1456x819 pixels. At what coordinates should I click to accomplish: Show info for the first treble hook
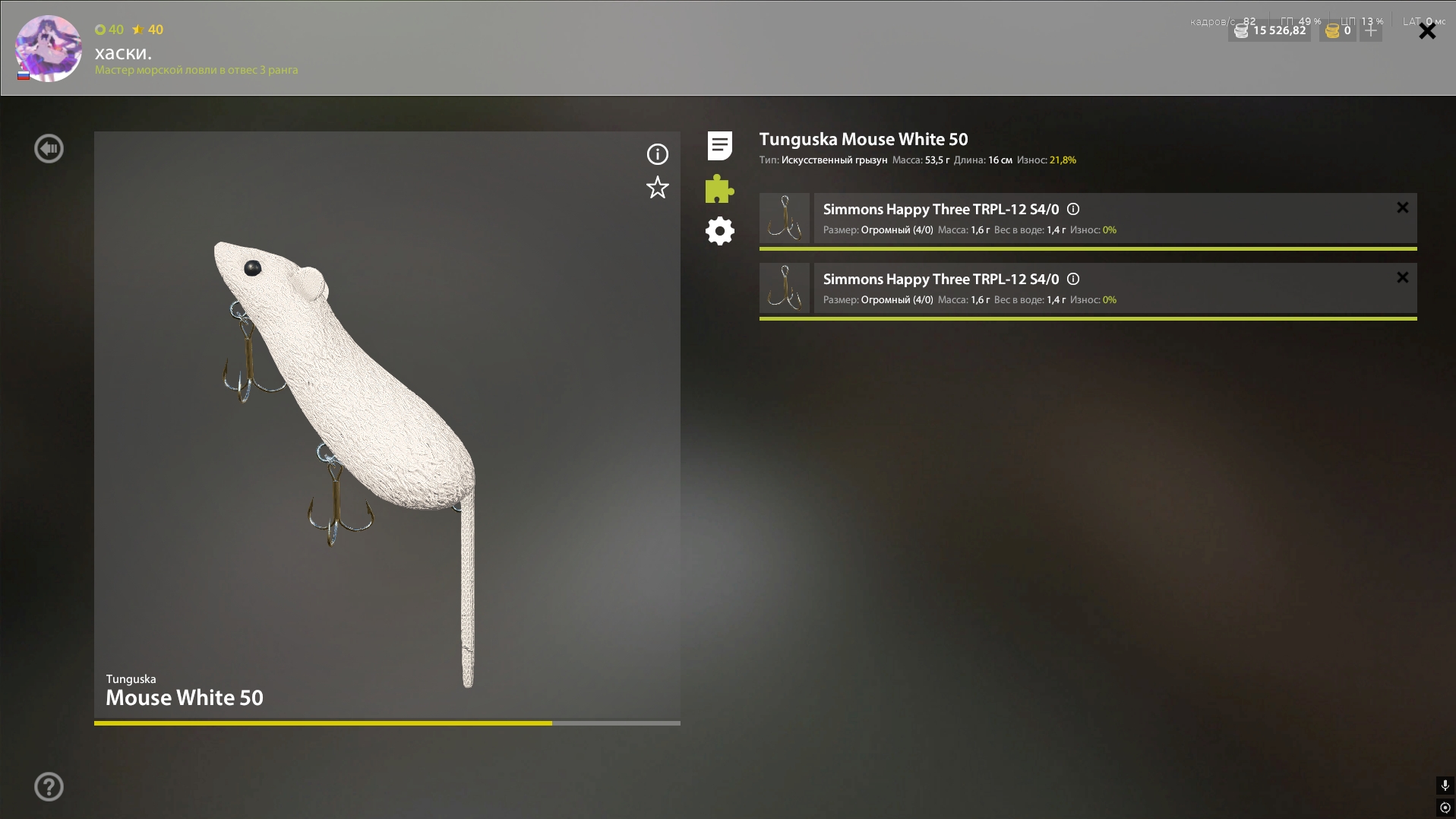(1073, 209)
